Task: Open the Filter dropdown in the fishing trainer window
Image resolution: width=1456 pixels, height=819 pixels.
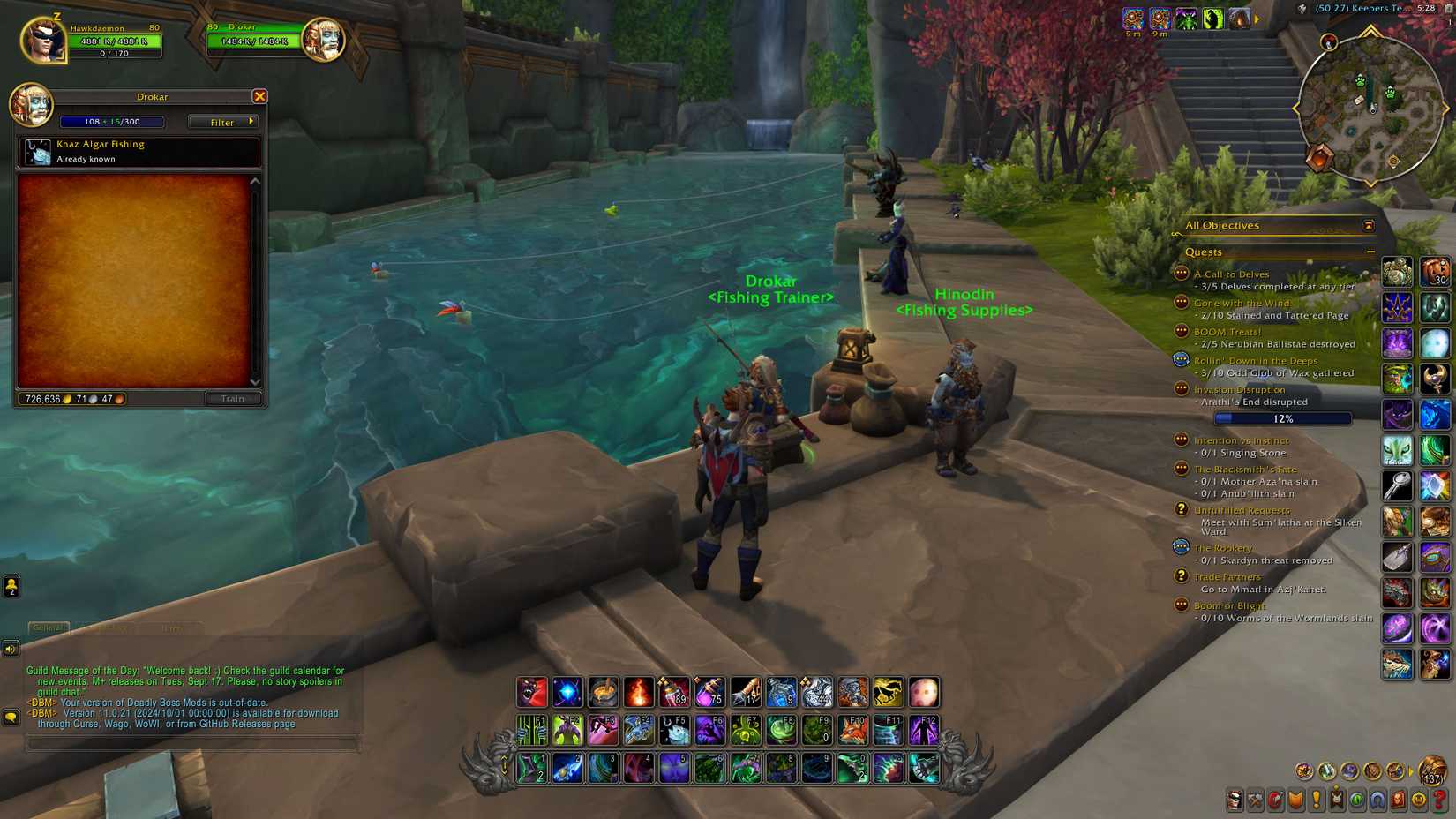Action: 221,122
